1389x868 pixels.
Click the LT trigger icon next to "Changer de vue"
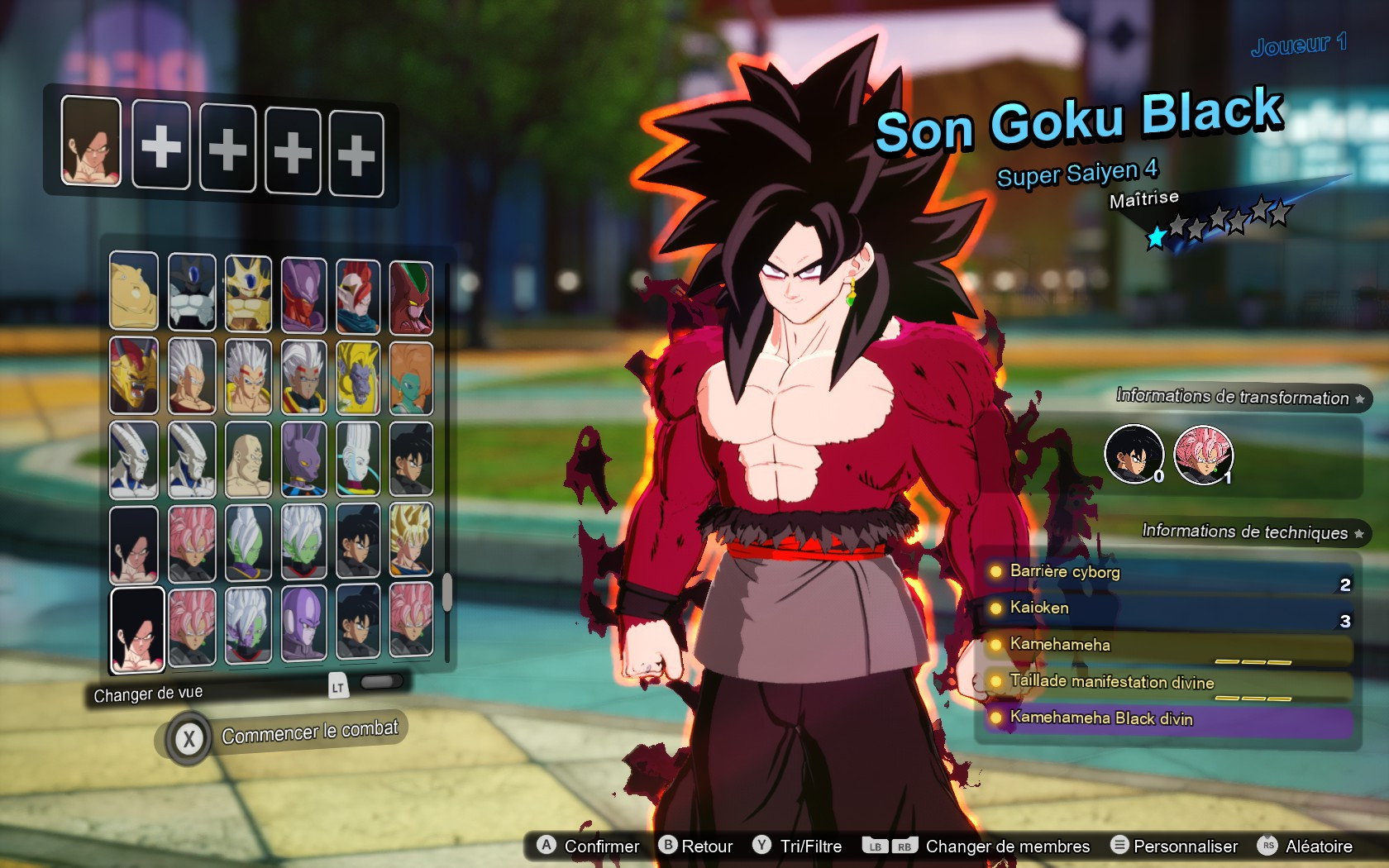pos(338,687)
